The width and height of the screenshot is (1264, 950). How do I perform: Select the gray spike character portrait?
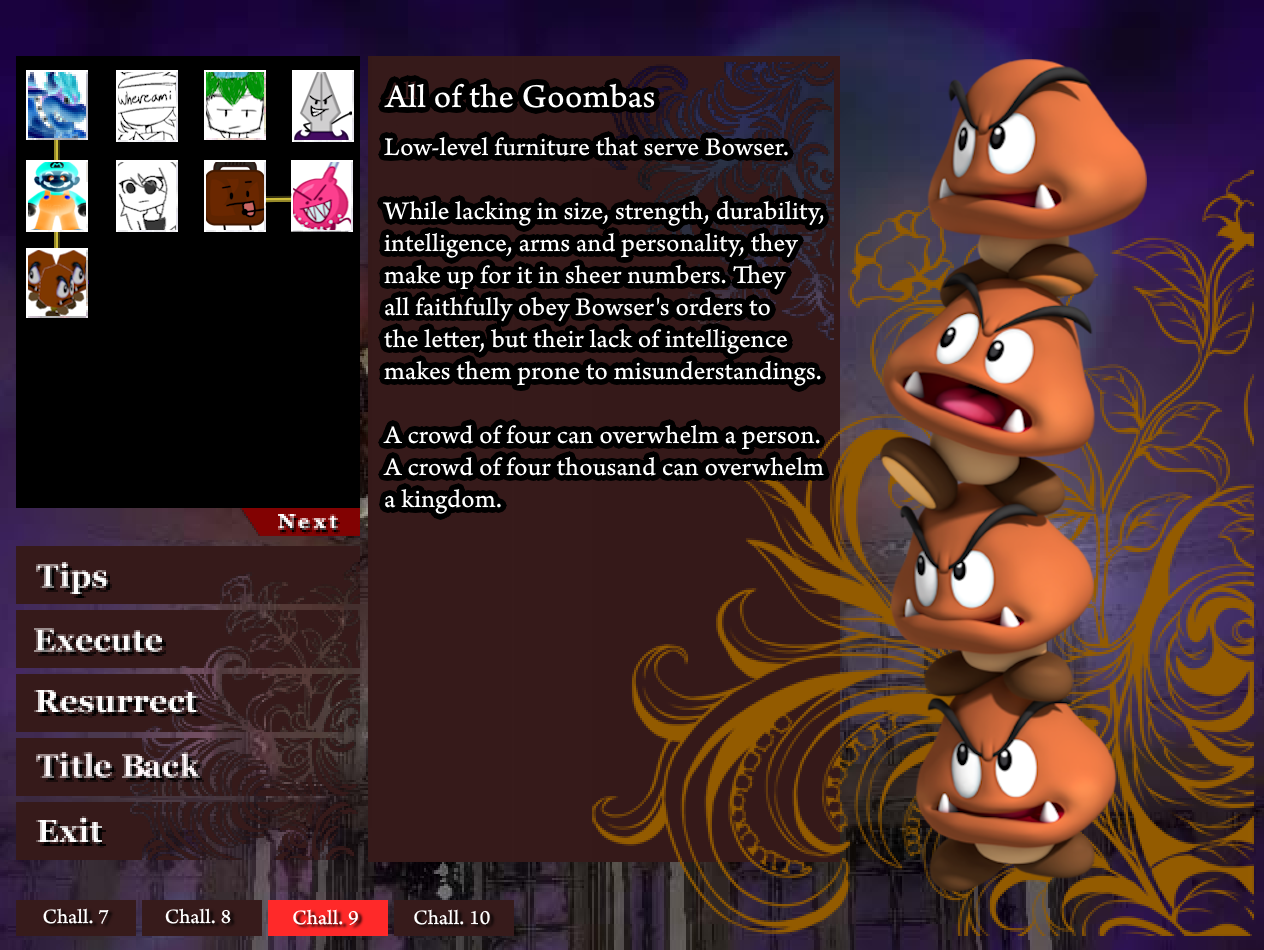coord(322,105)
